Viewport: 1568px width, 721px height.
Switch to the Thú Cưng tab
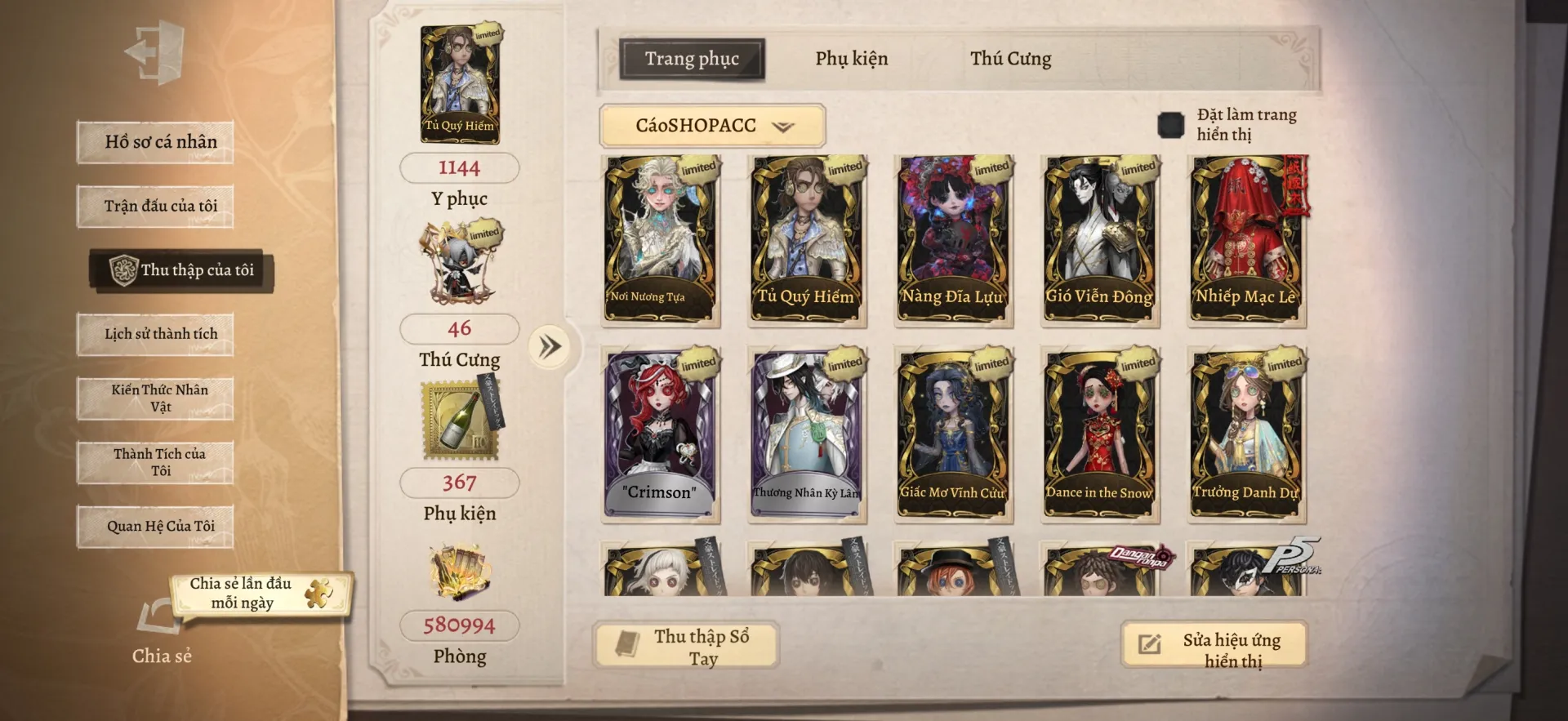coord(1010,59)
